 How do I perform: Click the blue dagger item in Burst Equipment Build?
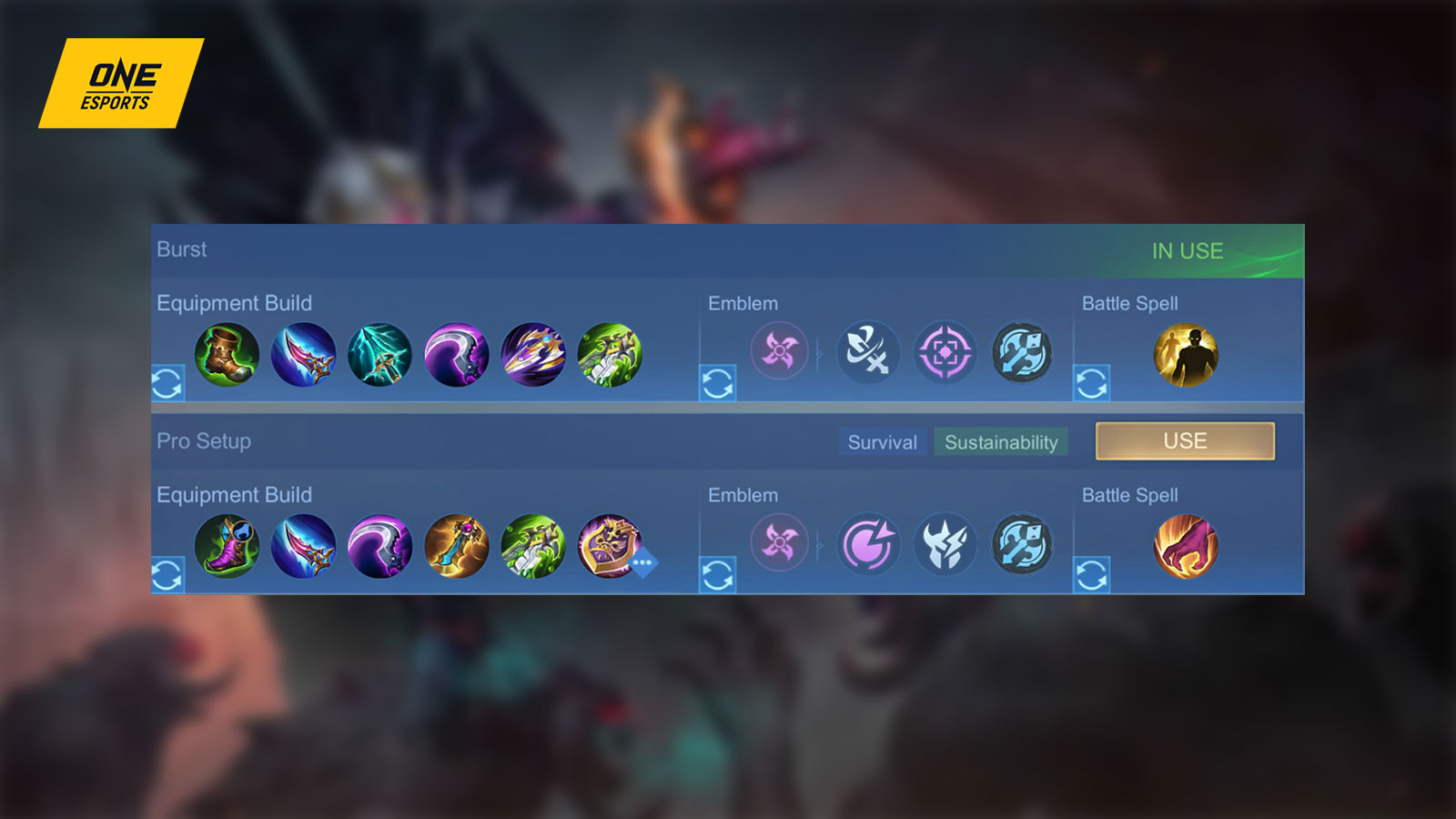click(304, 355)
